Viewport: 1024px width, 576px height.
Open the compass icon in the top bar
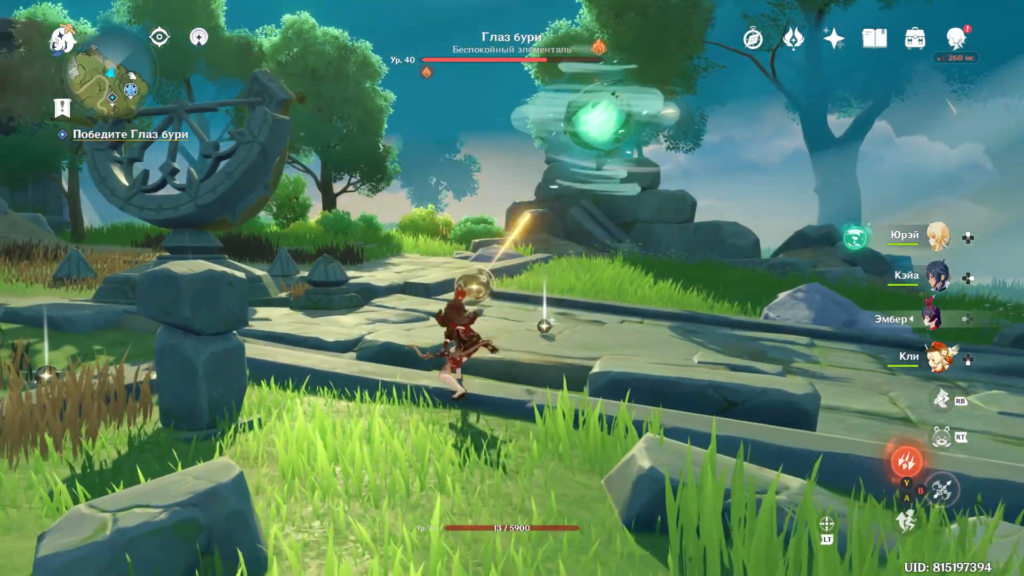(x=753, y=38)
